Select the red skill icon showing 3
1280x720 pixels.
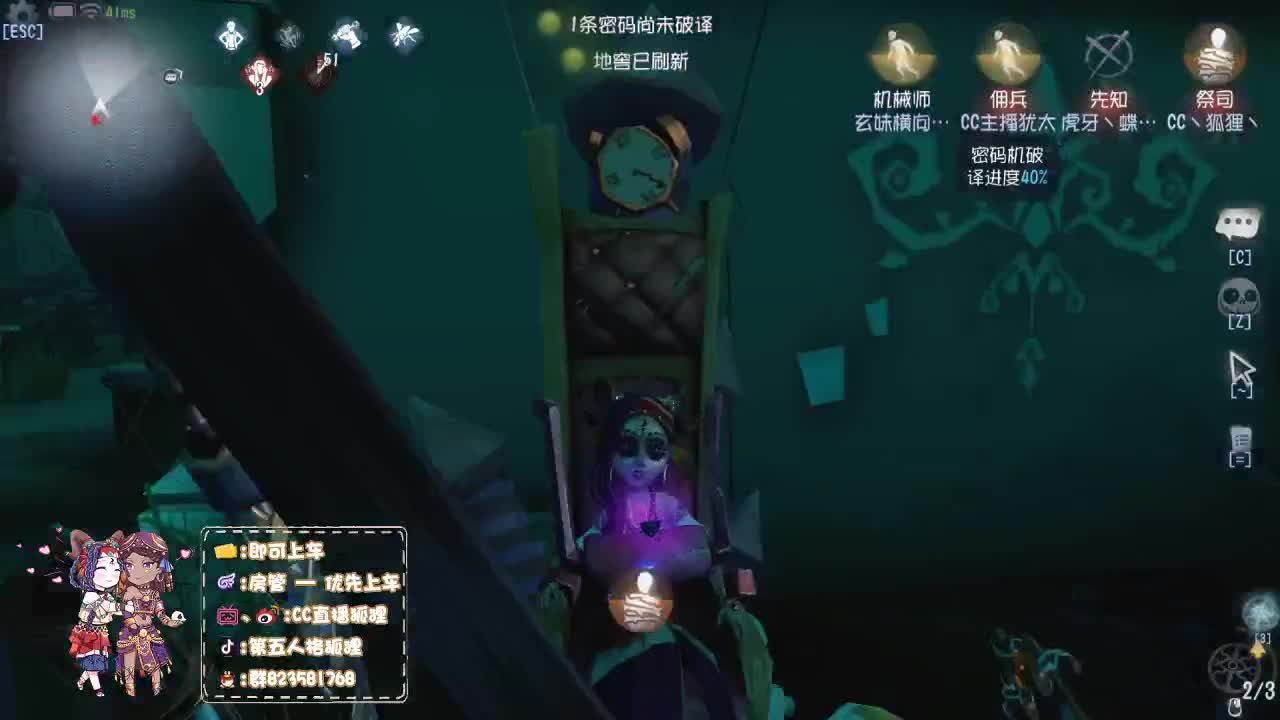(x=258, y=75)
